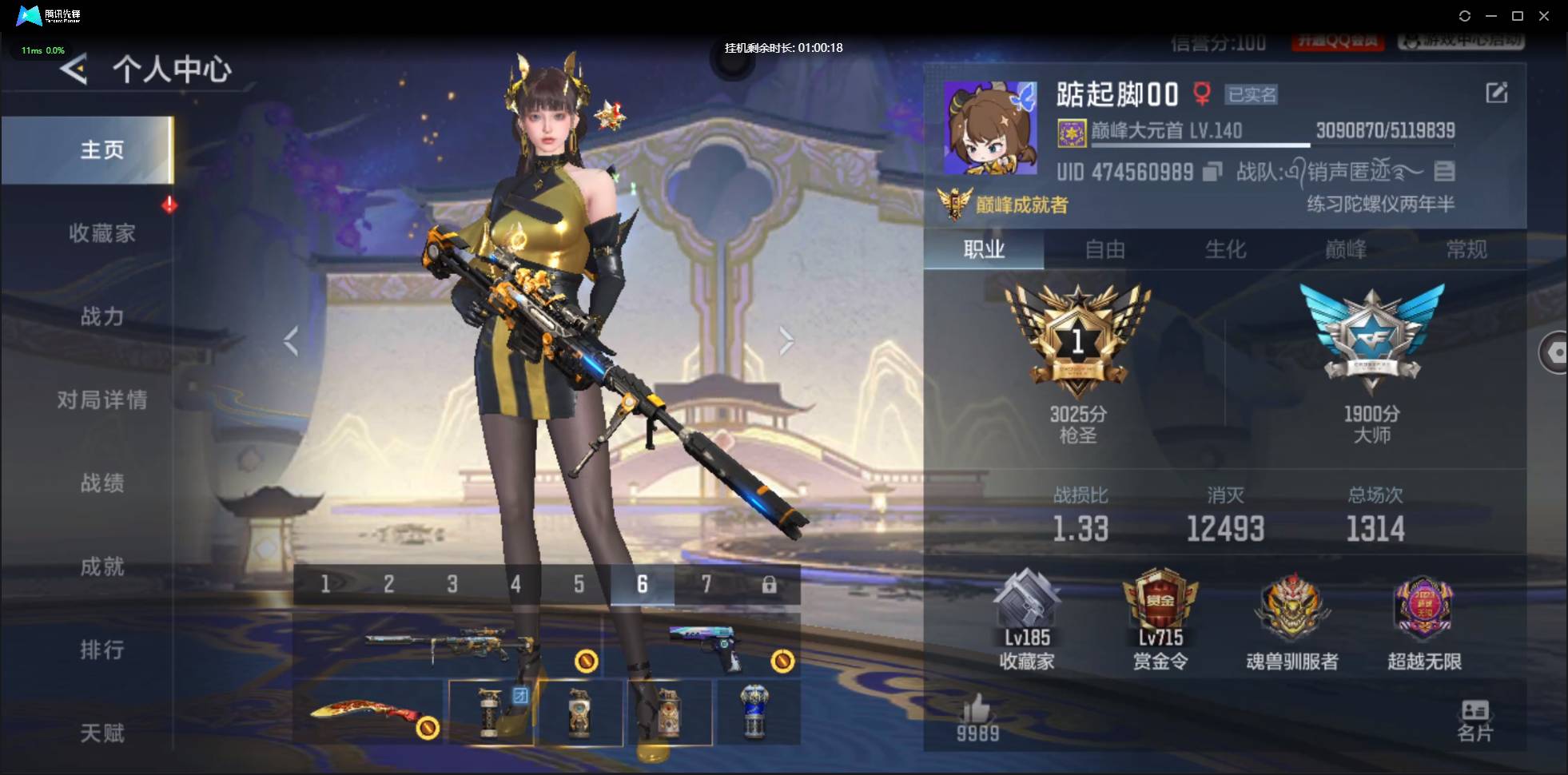Go back using the 个人中心 back arrow
The image size is (1568, 775).
[x=73, y=70]
